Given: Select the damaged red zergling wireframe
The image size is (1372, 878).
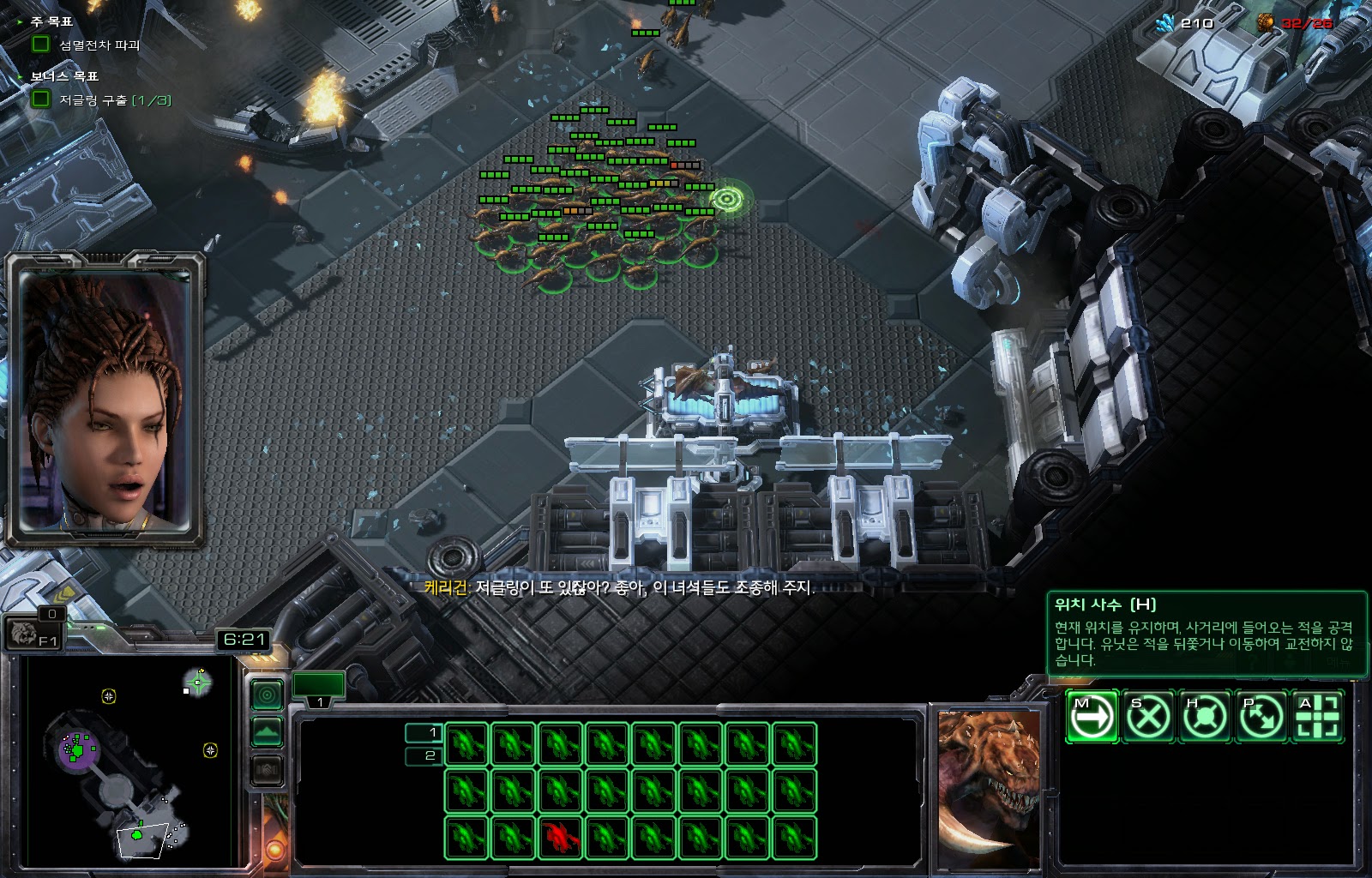Looking at the screenshot, I should [559, 838].
